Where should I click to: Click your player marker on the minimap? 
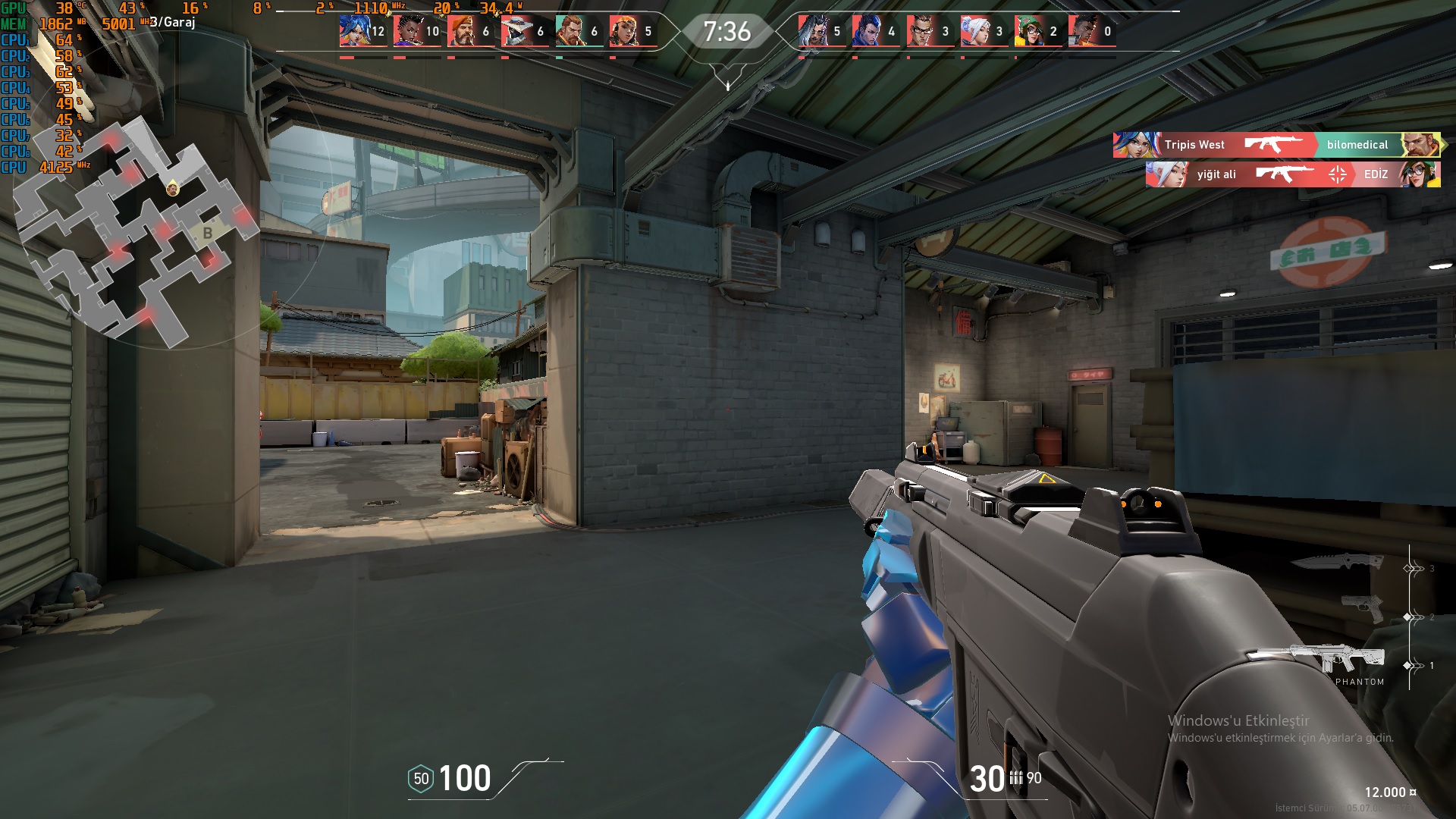[x=173, y=188]
